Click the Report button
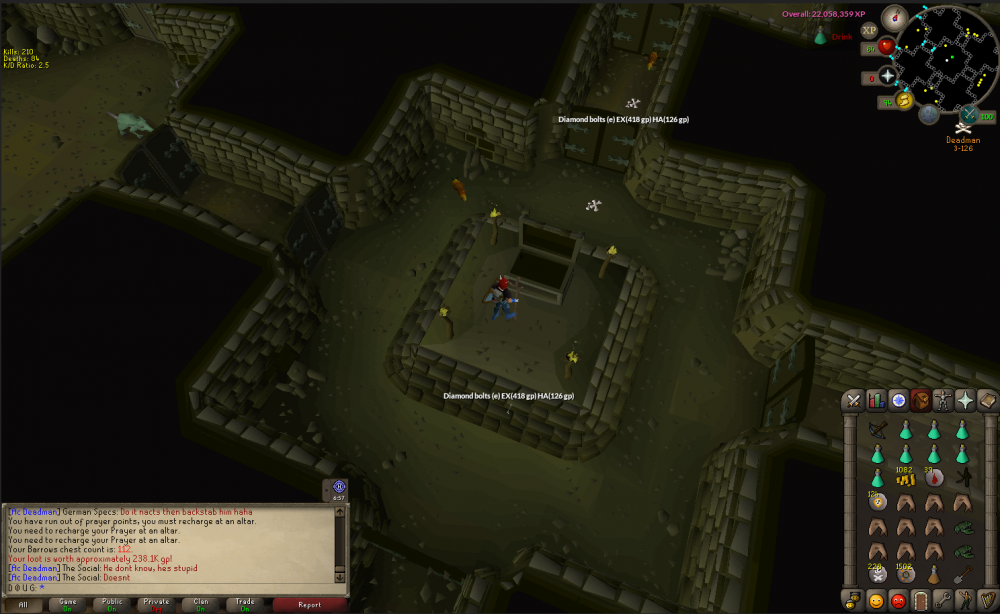This screenshot has width=1000, height=614. point(309,604)
